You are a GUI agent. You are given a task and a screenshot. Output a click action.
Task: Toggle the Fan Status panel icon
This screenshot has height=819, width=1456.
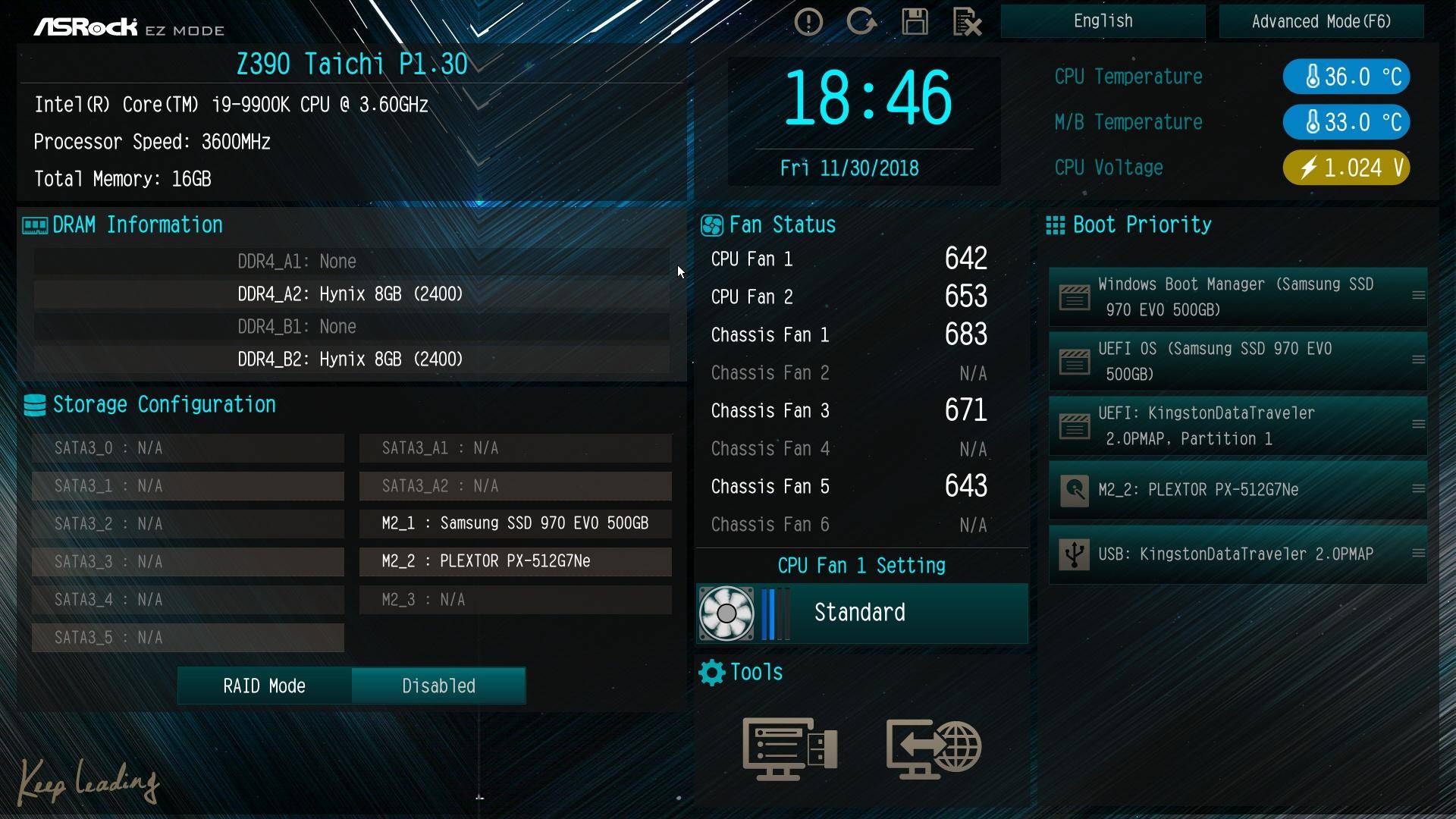[711, 224]
